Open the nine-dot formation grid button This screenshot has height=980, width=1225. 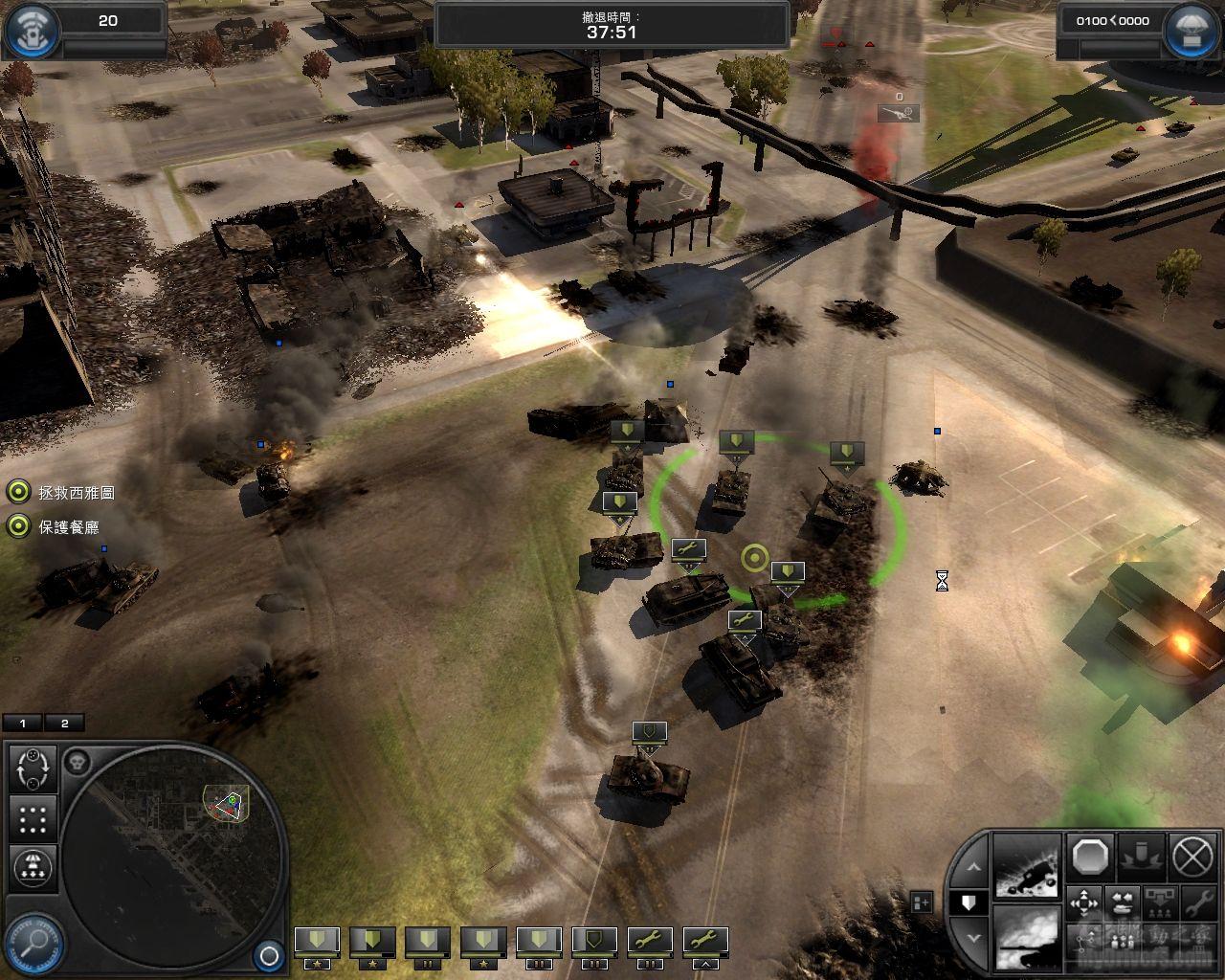click(x=33, y=819)
